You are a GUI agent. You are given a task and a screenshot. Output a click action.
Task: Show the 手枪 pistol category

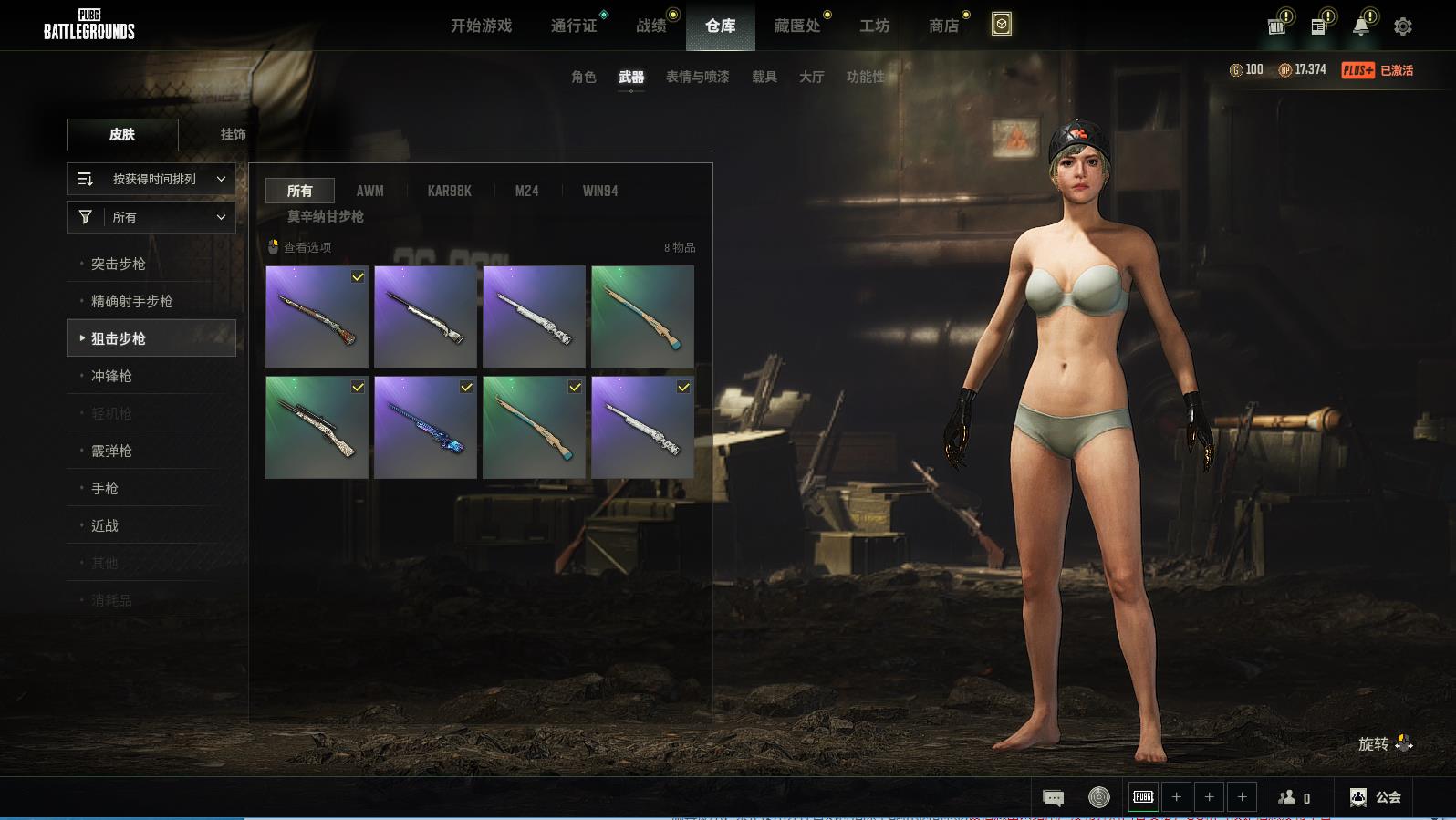pos(105,488)
